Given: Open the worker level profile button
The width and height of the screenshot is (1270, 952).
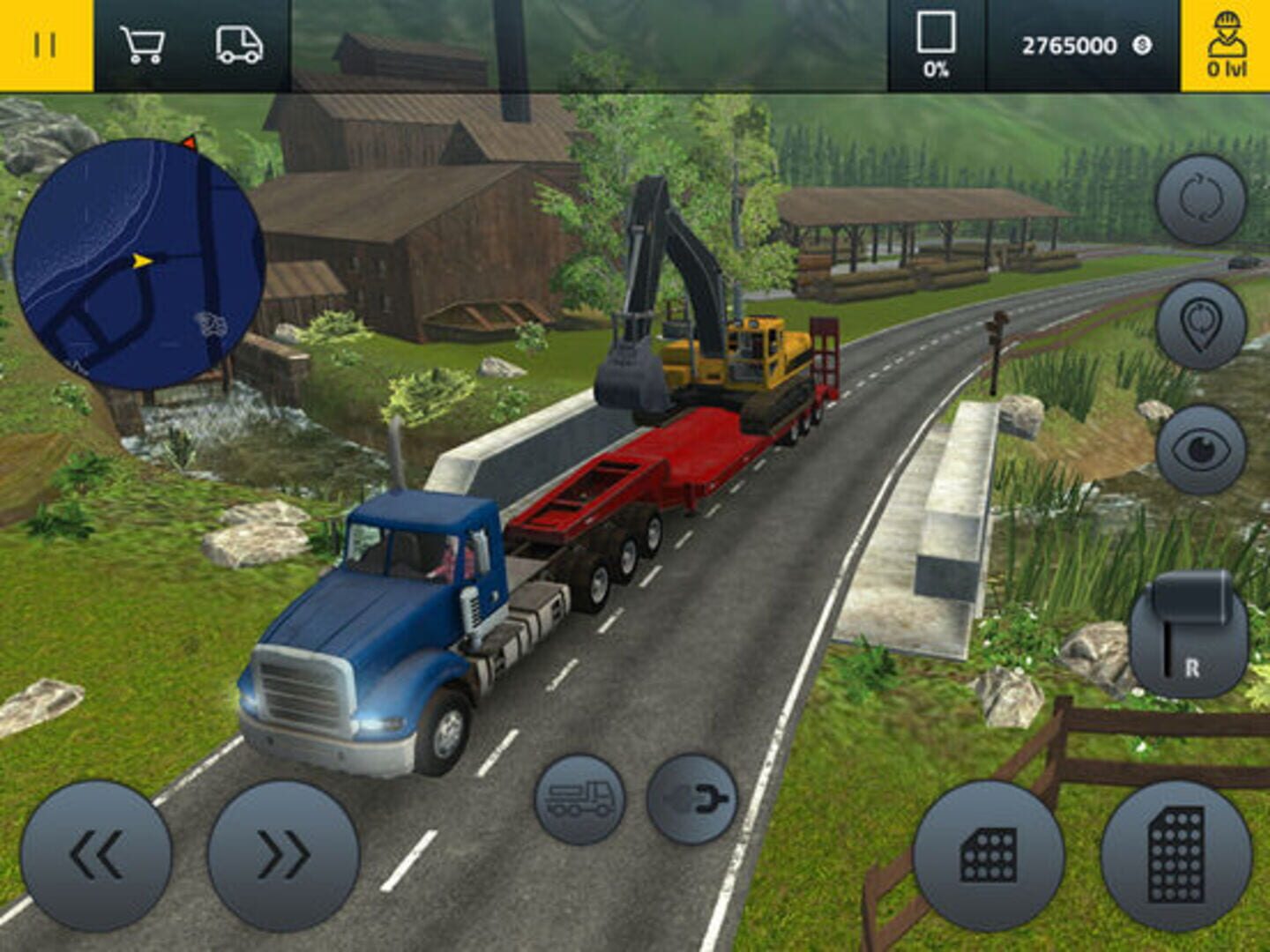Looking at the screenshot, I should point(1226,45).
